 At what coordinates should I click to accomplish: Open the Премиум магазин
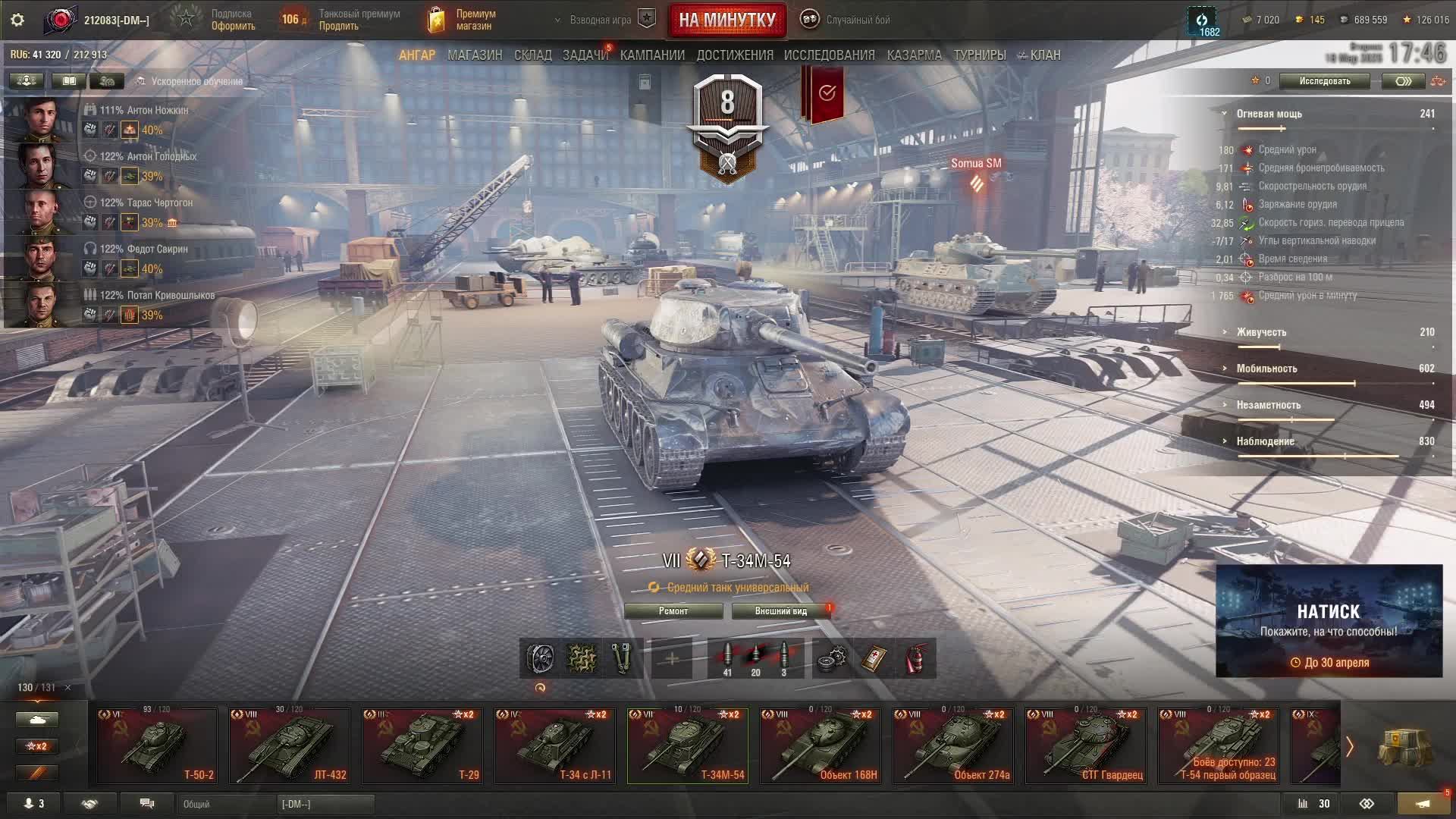(x=463, y=20)
